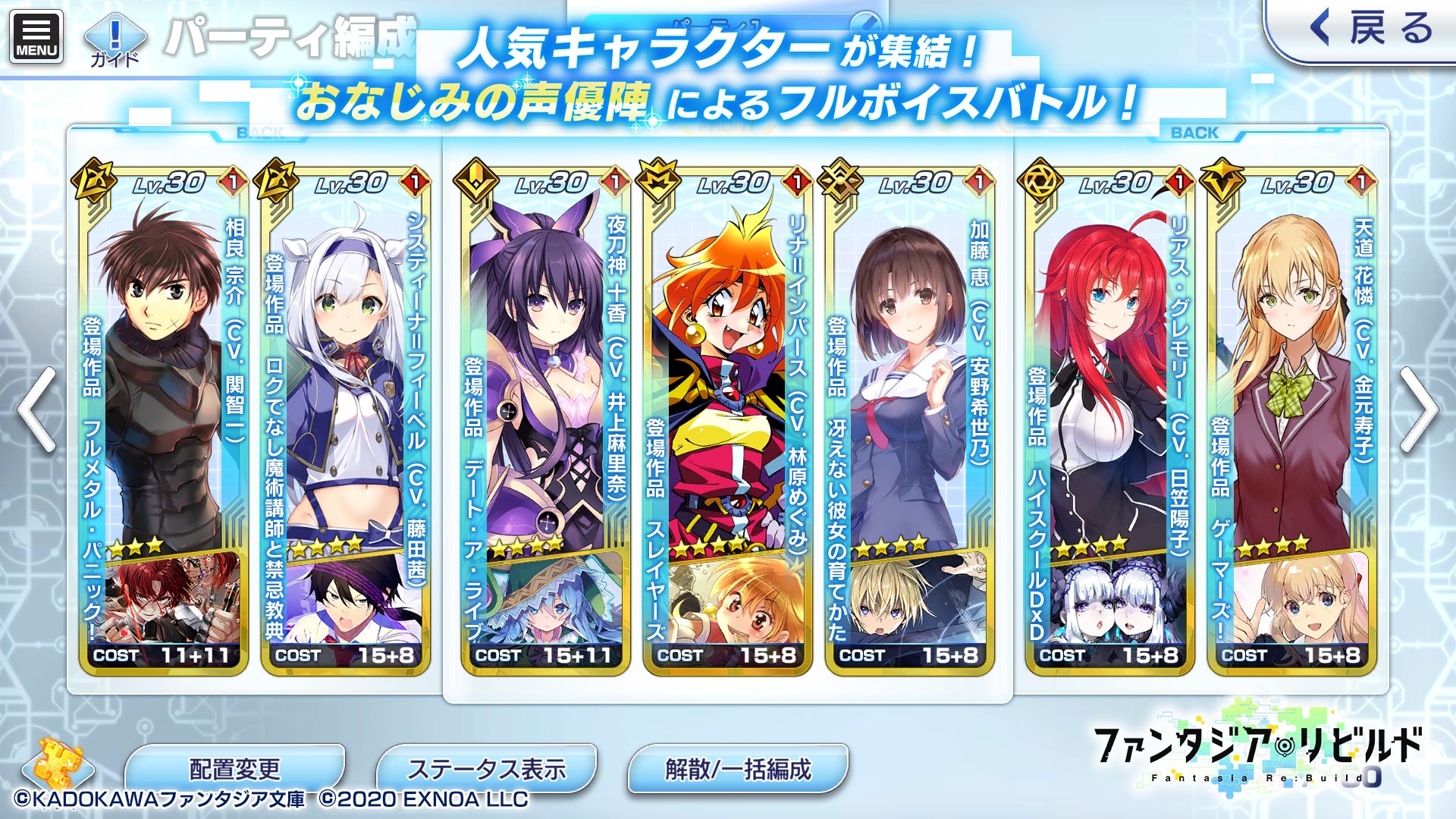Choose the リアス・グレモリー character card

[x=1109, y=379]
